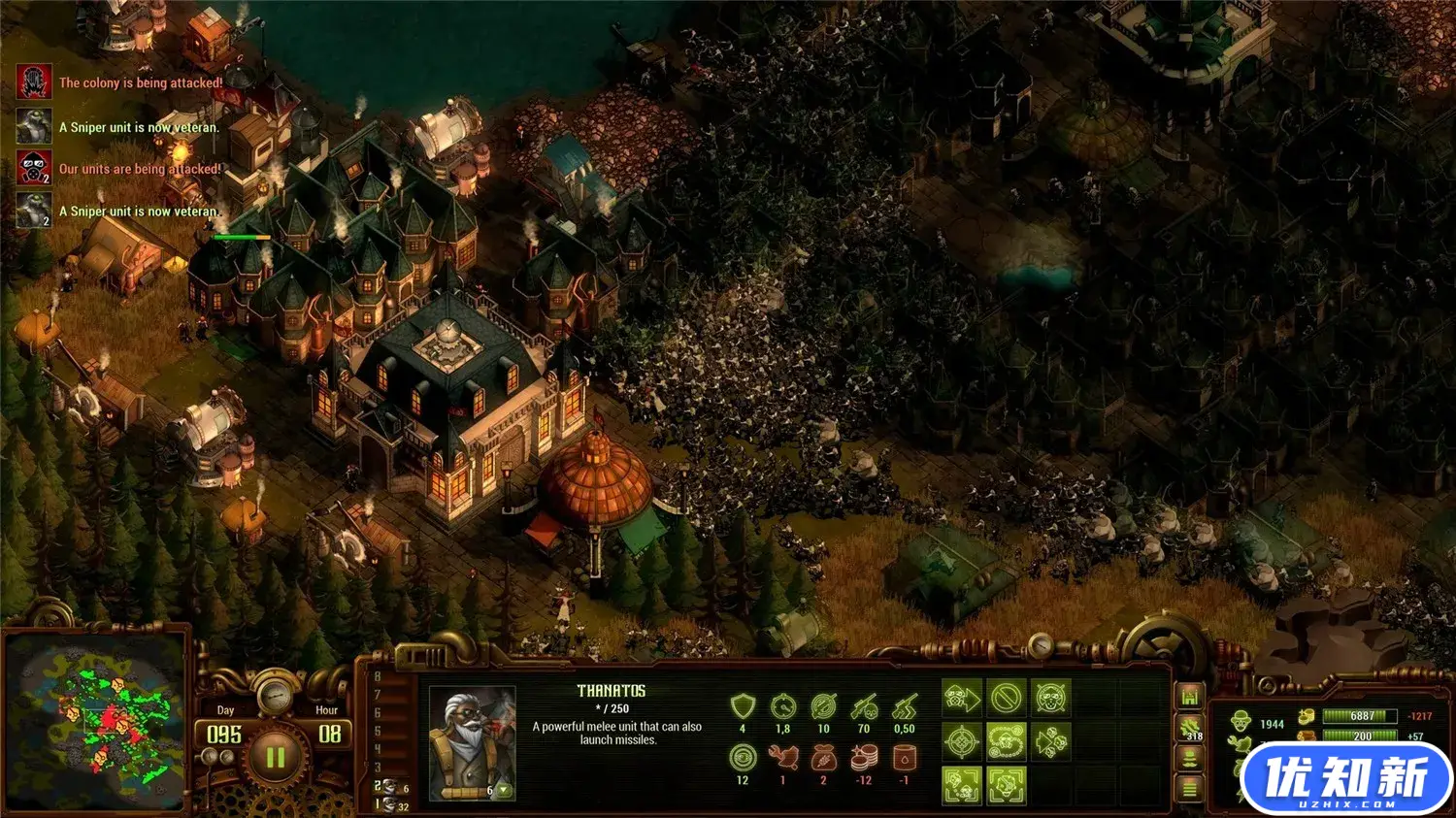
Task: Click 'The colony is being attacked!' alert
Action: [x=141, y=83]
